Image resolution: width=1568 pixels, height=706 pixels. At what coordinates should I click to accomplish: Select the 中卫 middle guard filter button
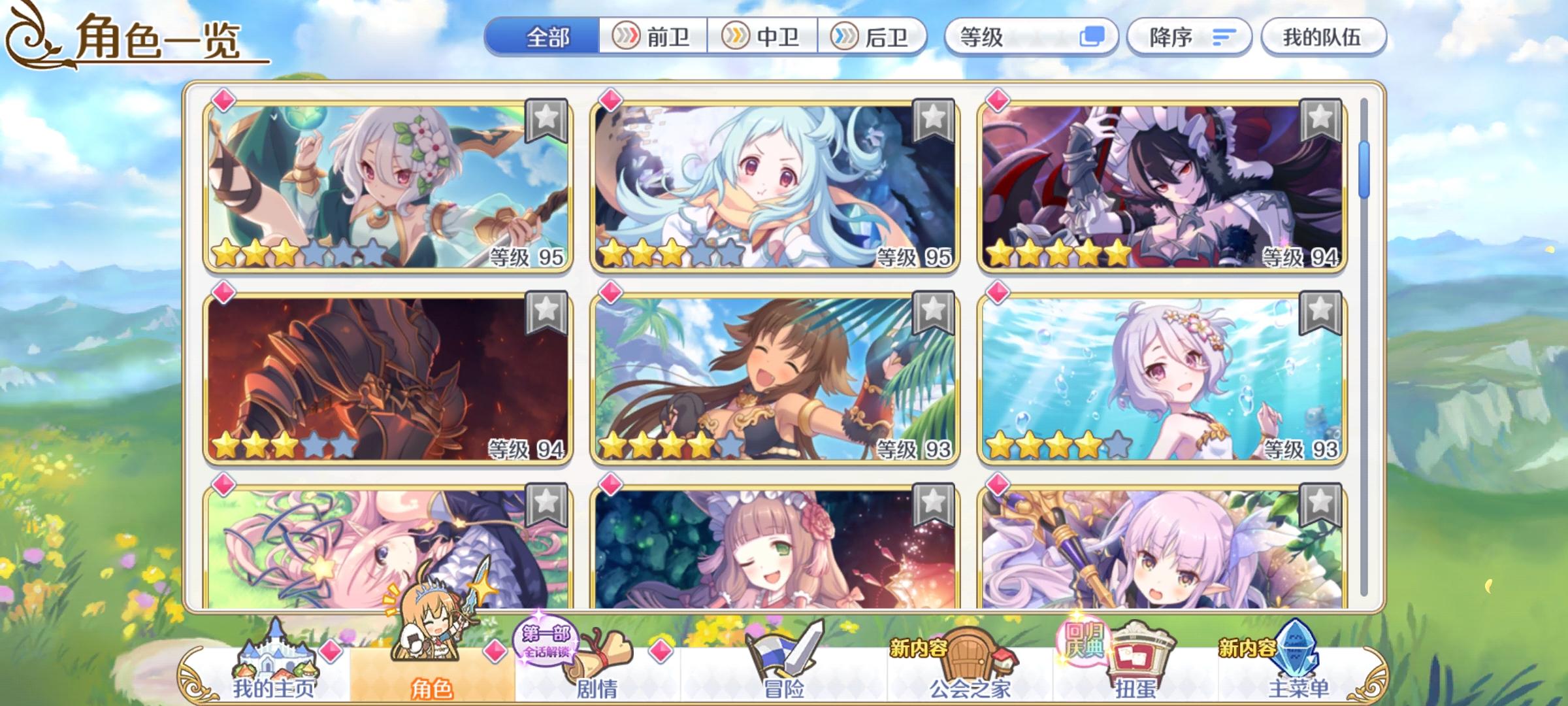tap(763, 37)
